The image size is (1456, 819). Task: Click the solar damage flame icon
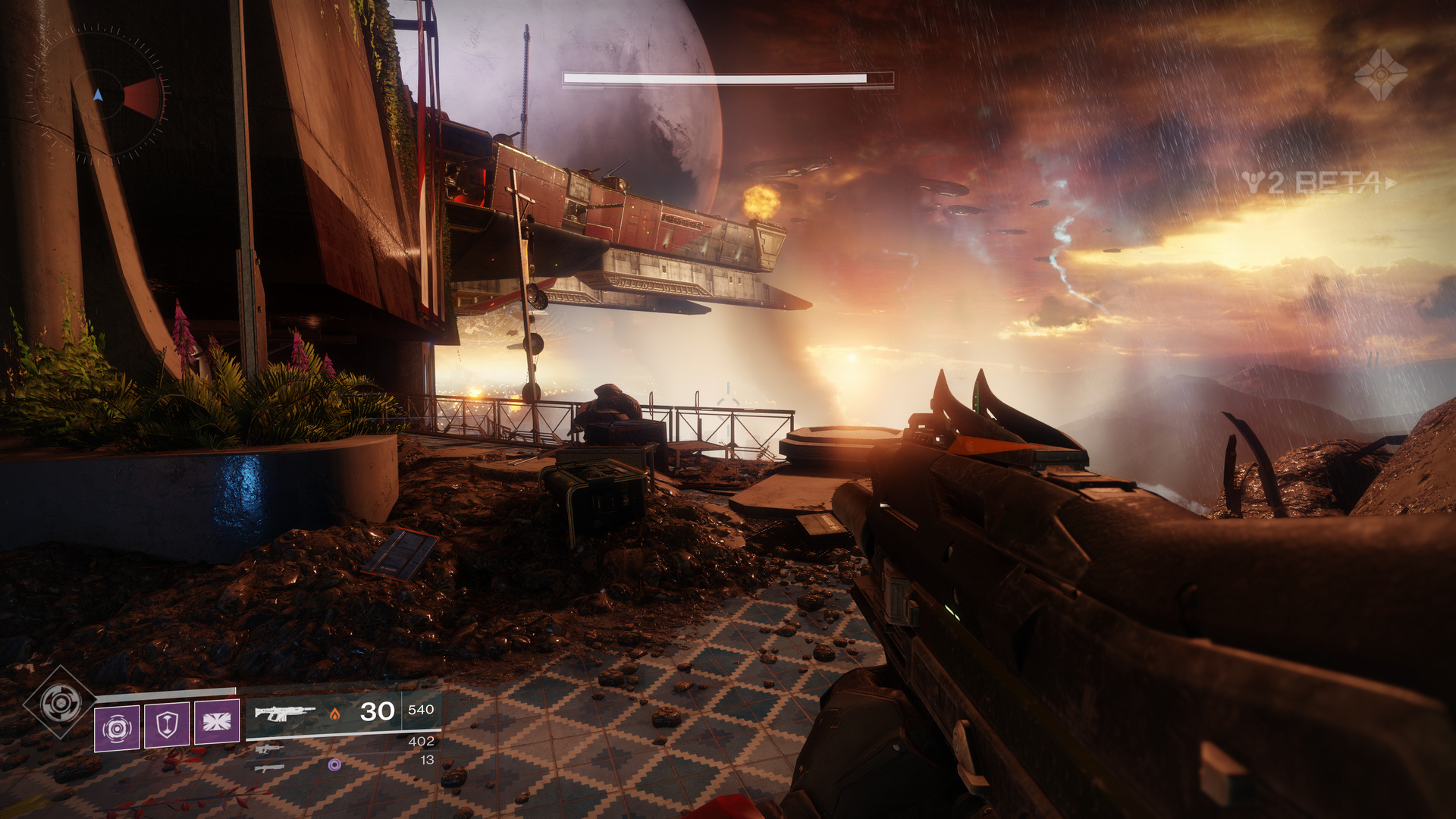[x=335, y=714]
